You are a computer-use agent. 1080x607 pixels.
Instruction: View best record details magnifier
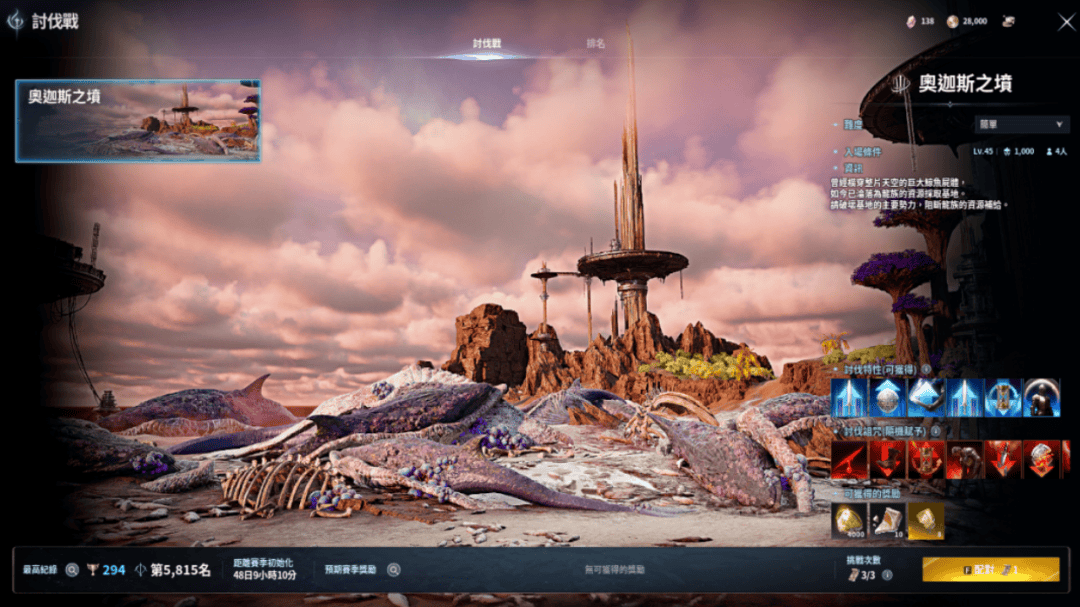[72, 570]
